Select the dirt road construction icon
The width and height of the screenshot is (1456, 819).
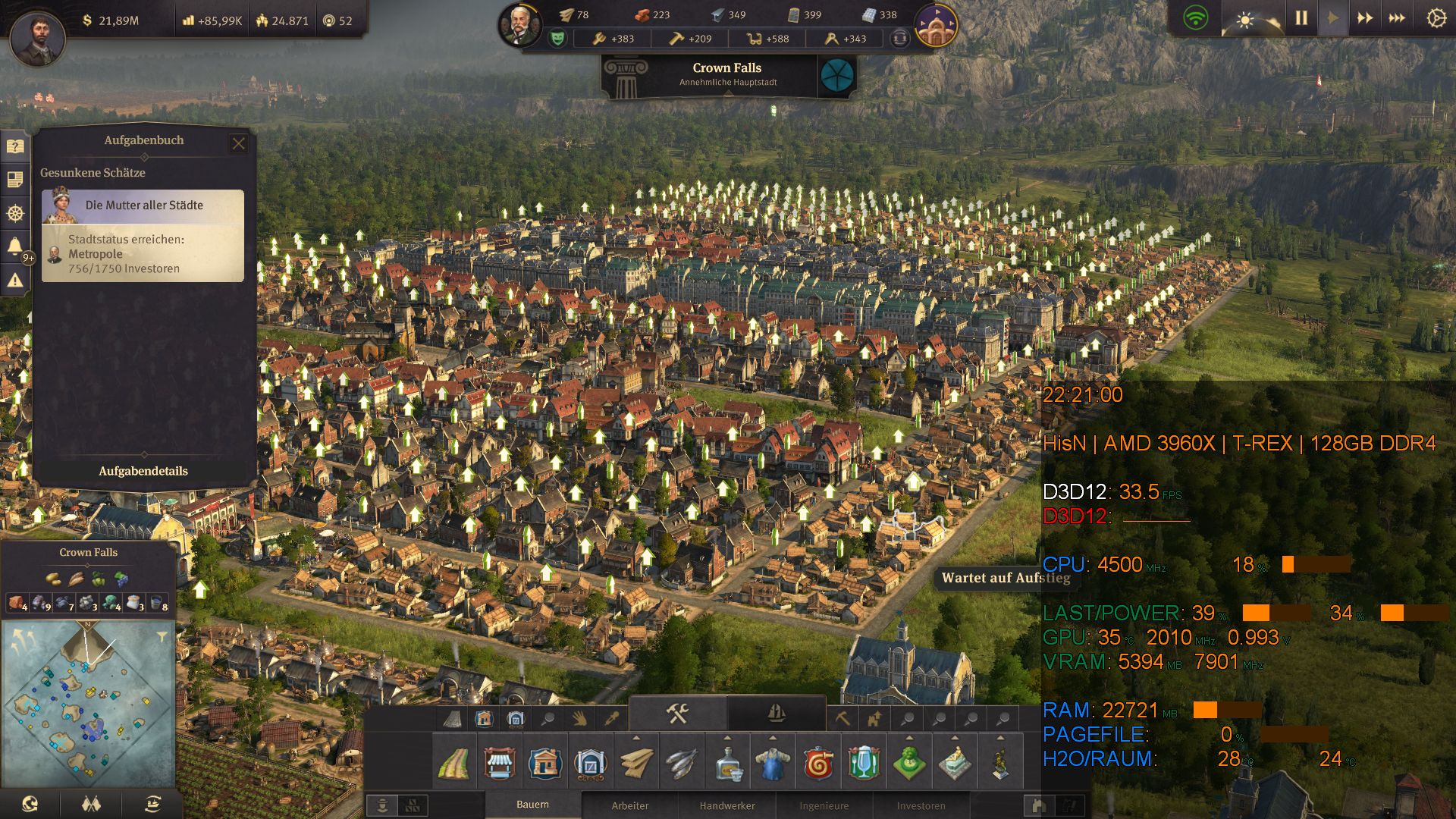pyautogui.click(x=453, y=764)
